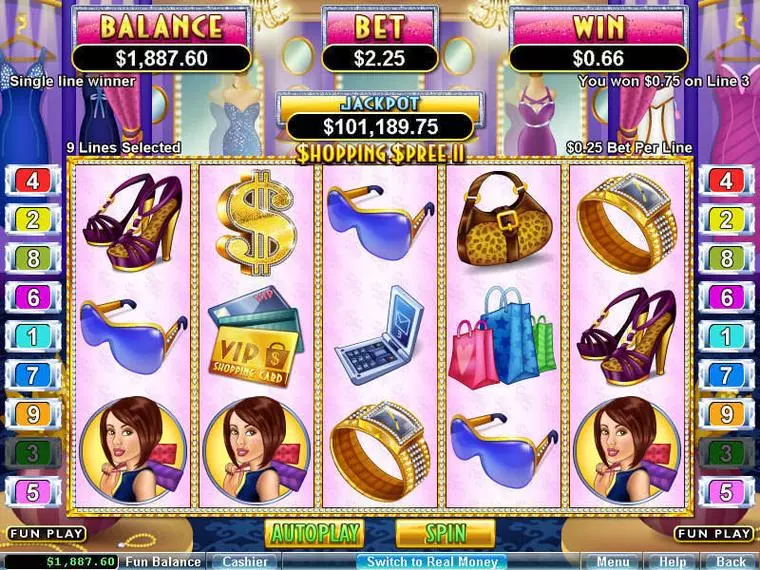Screen dimensions: 760x570
Task: Switch to Real Money play
Action: pos(431,562)
